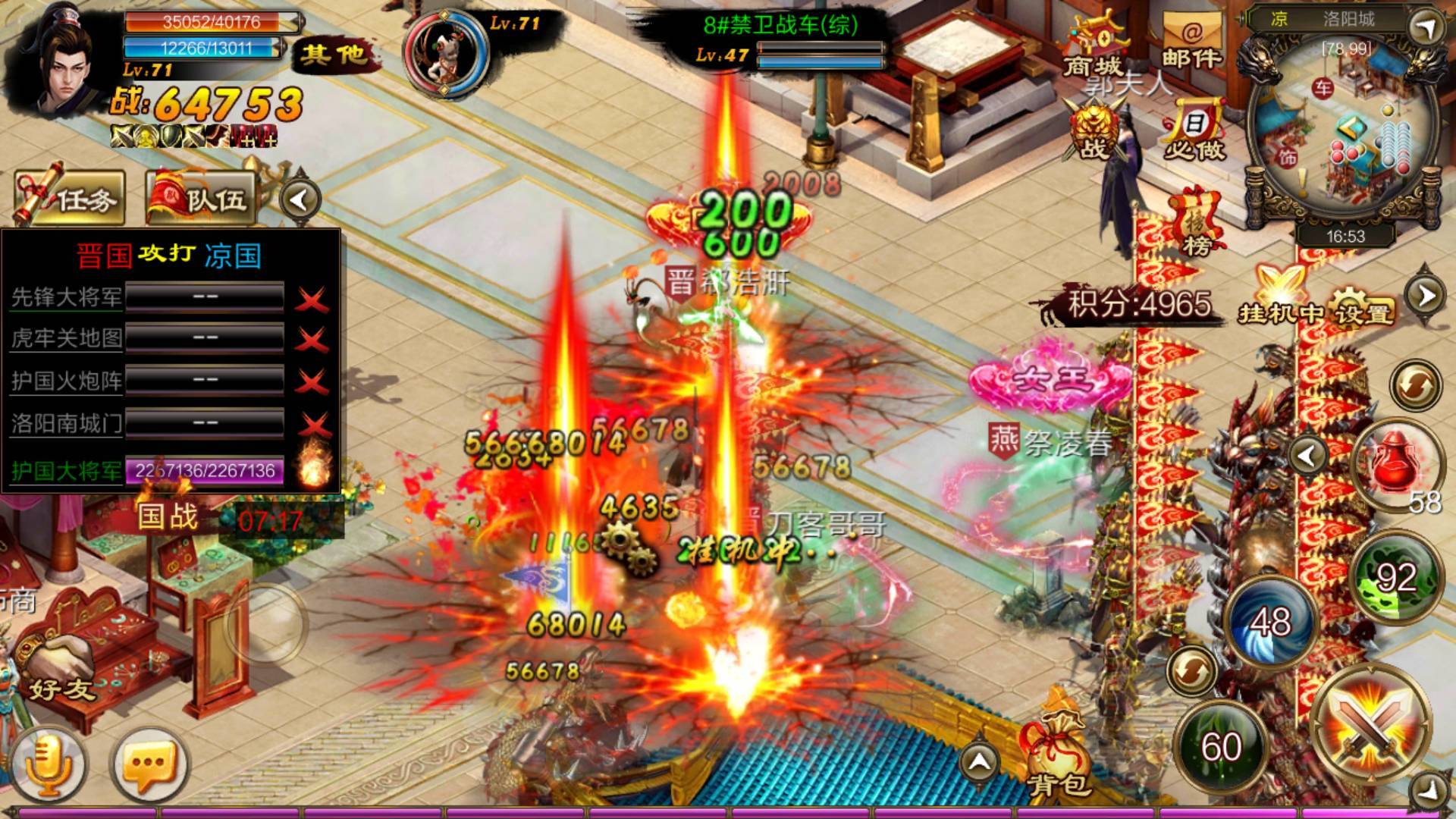Viewport: 1456px width, 819px height.
Task: Open the 背包 bag
Action: (1059, 751)
